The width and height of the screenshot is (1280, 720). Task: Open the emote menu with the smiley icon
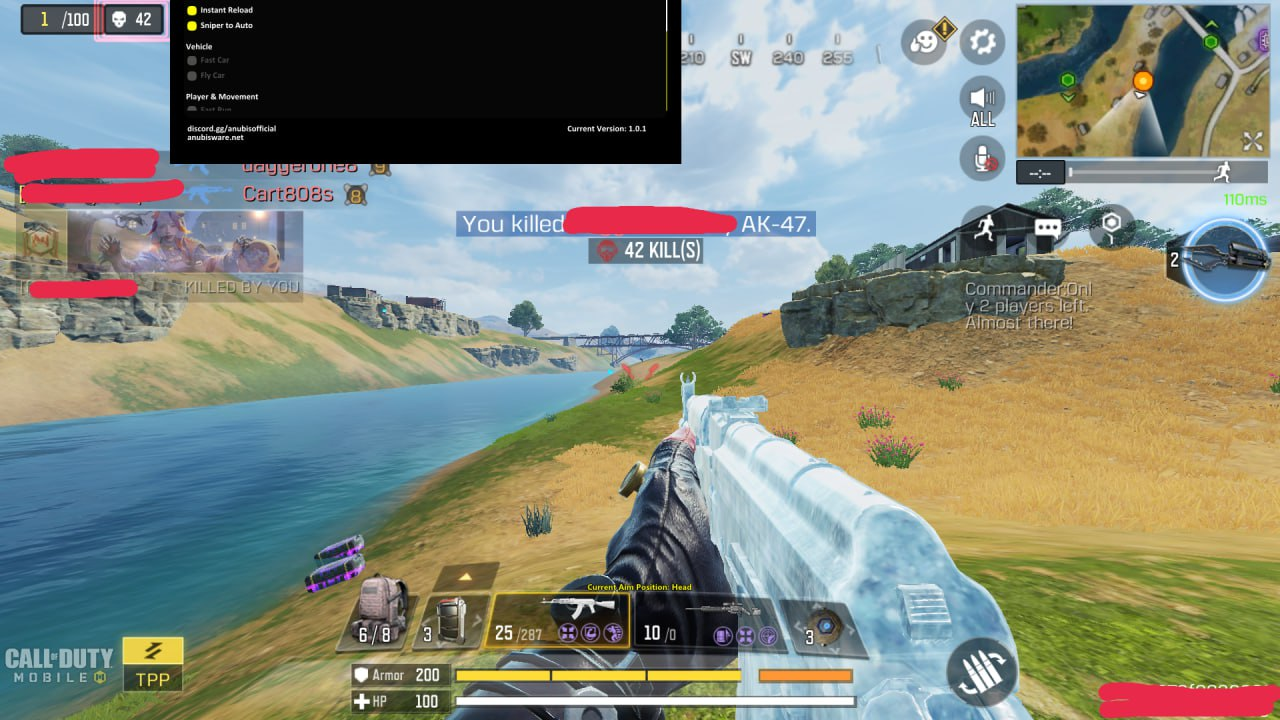point(924,43)
